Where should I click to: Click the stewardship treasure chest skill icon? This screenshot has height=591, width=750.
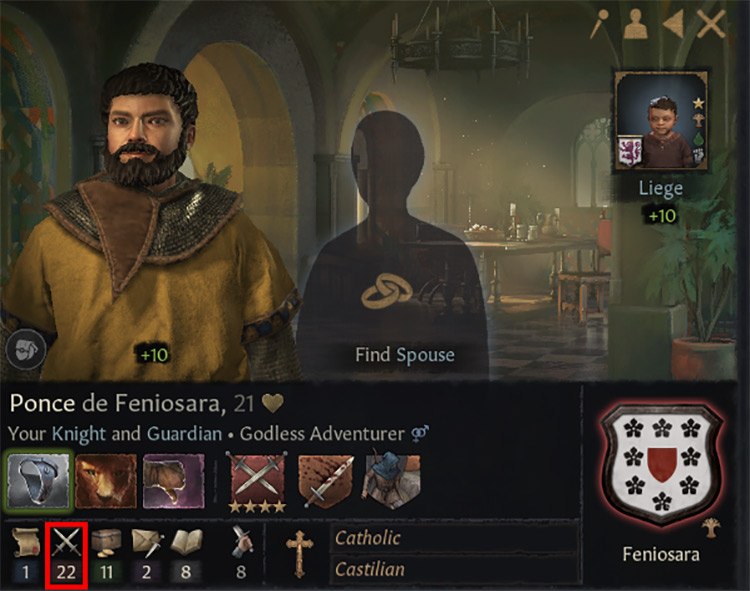click(106, 541)
